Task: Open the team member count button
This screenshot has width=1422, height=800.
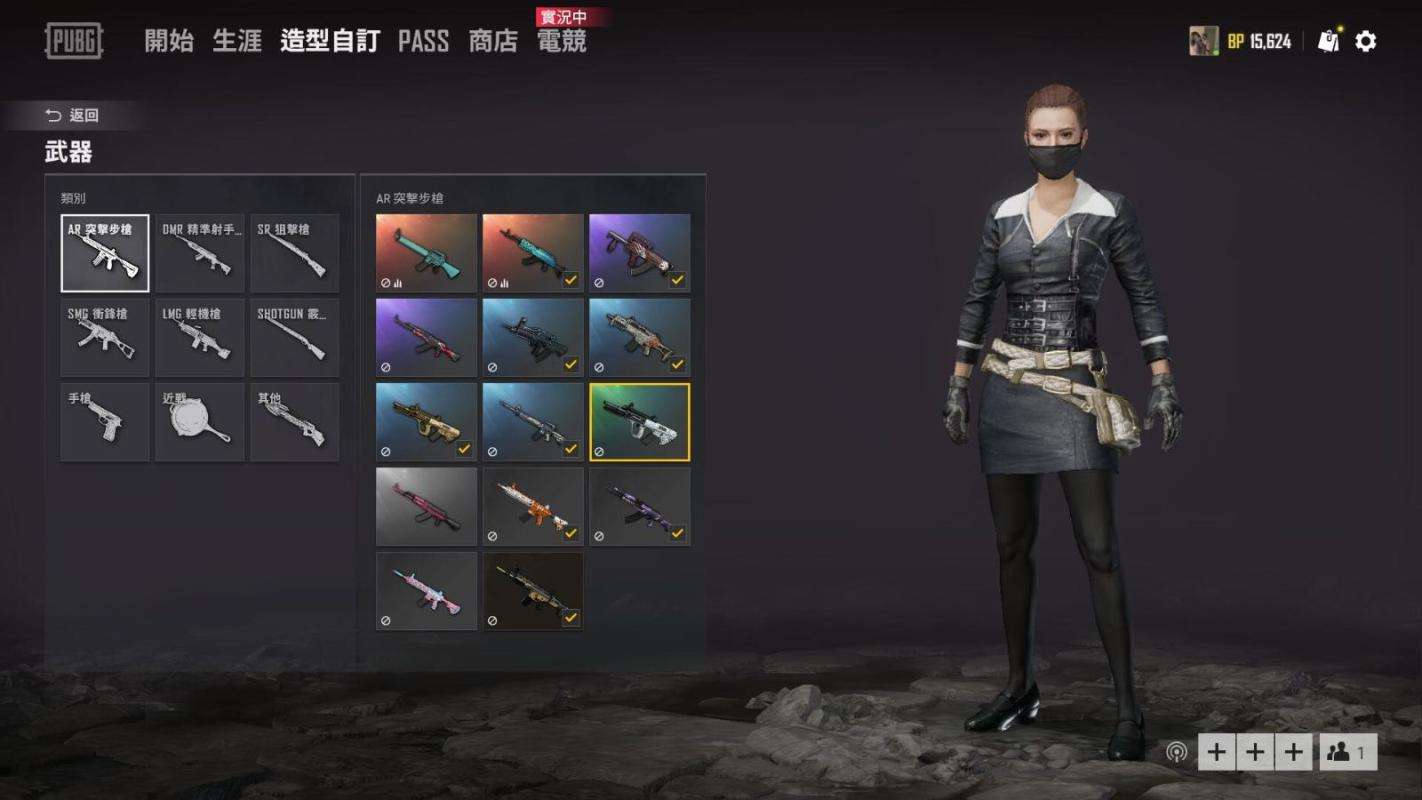Action: click(x=1348, y=752)
